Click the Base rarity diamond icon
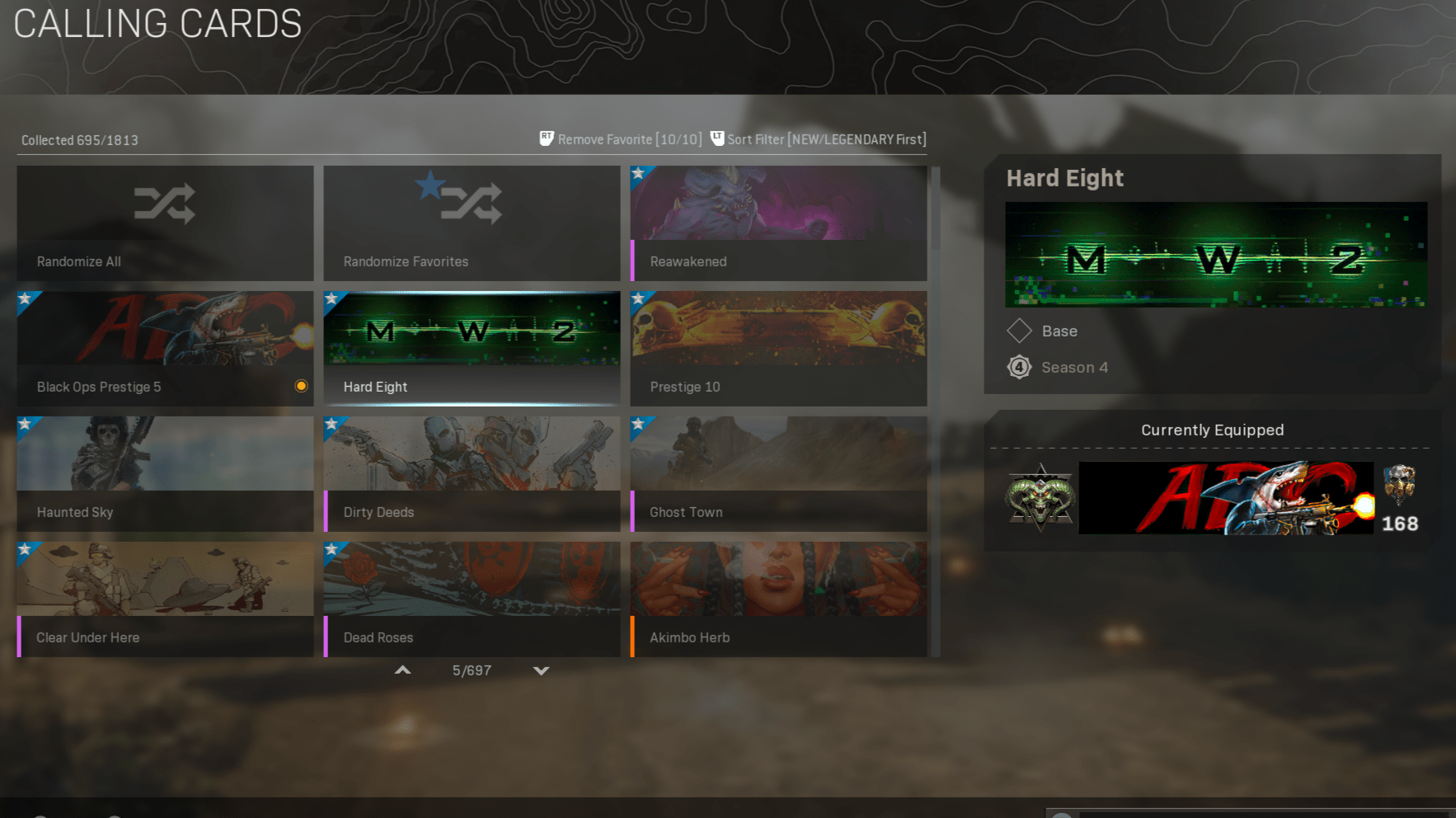Screen dimensions: 1456x818 (1020, 331)
